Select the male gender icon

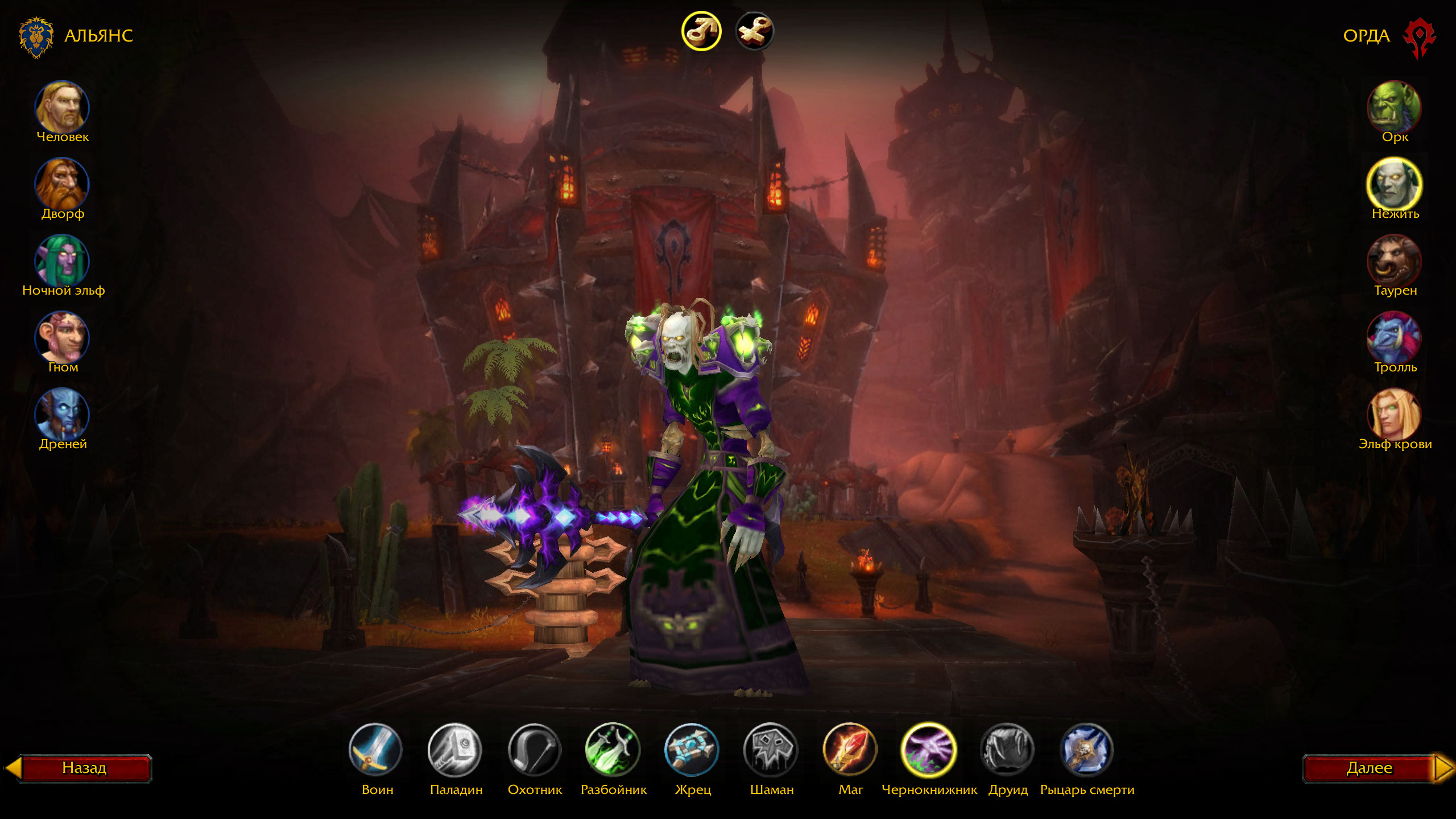pos(701,31)
